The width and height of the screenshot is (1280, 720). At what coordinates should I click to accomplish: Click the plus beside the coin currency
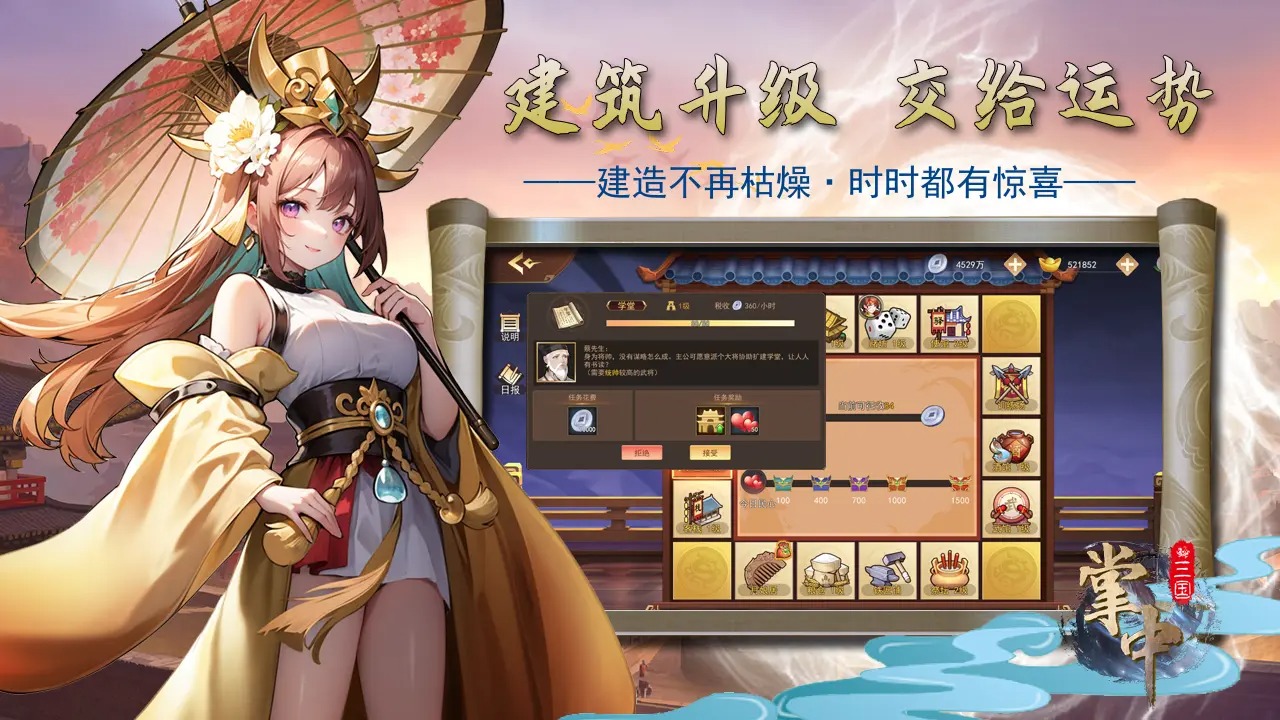click(1015, 264)
